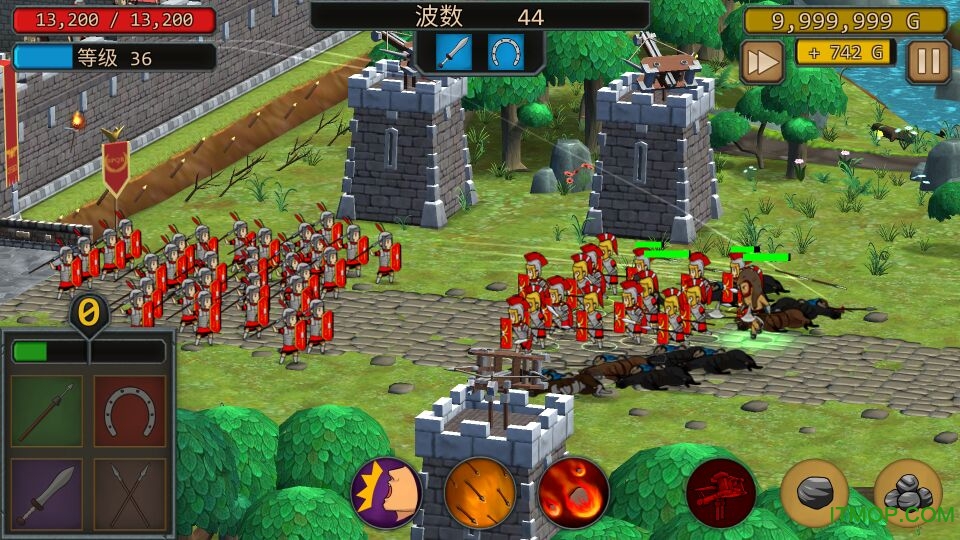Trigger the orange arrow rain ability
960x540 pixels.
[480, 492]
